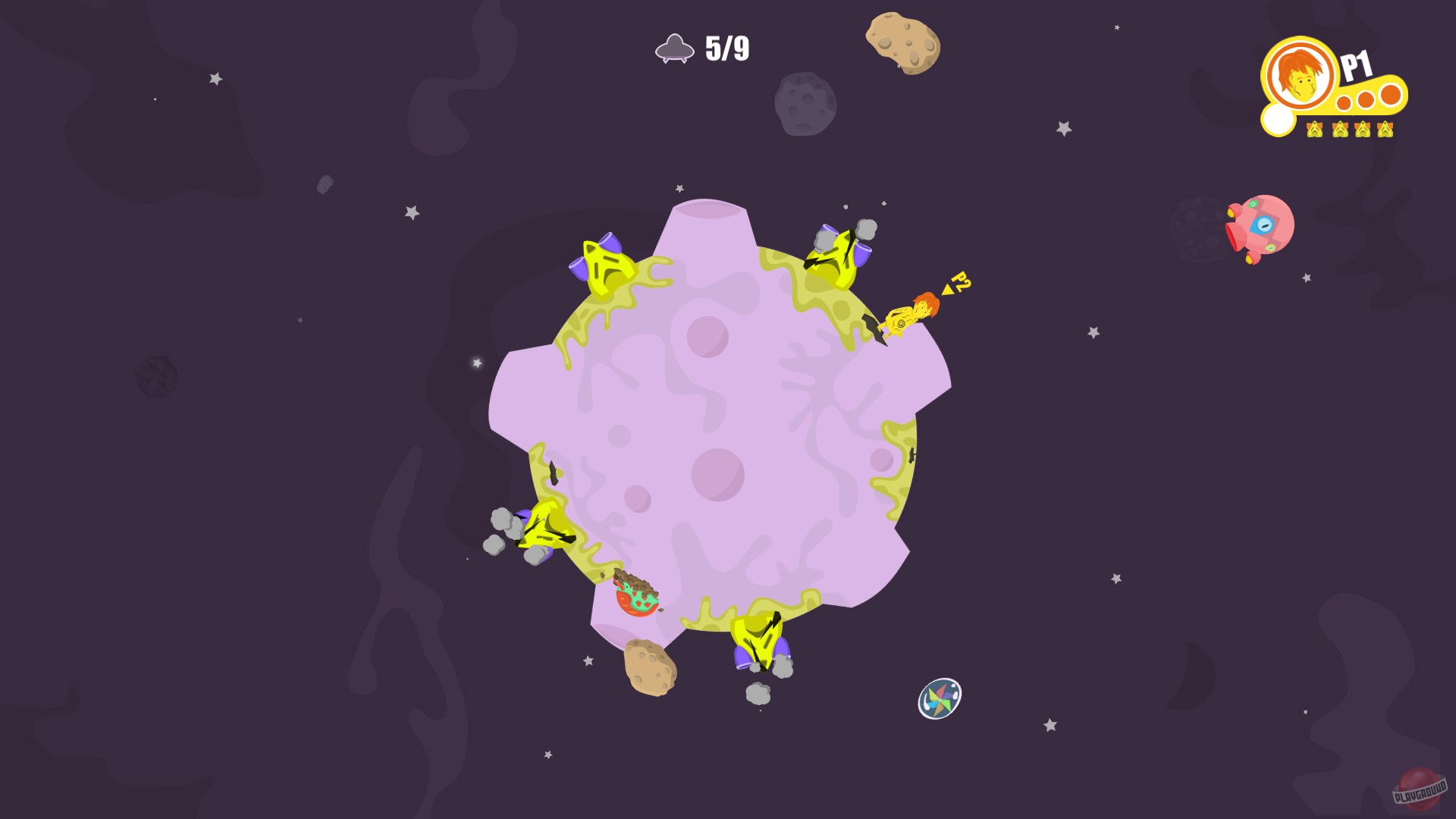Select the P1 label text
The height and width of the screenshot is (819, 1456).
pos(1357,64)
